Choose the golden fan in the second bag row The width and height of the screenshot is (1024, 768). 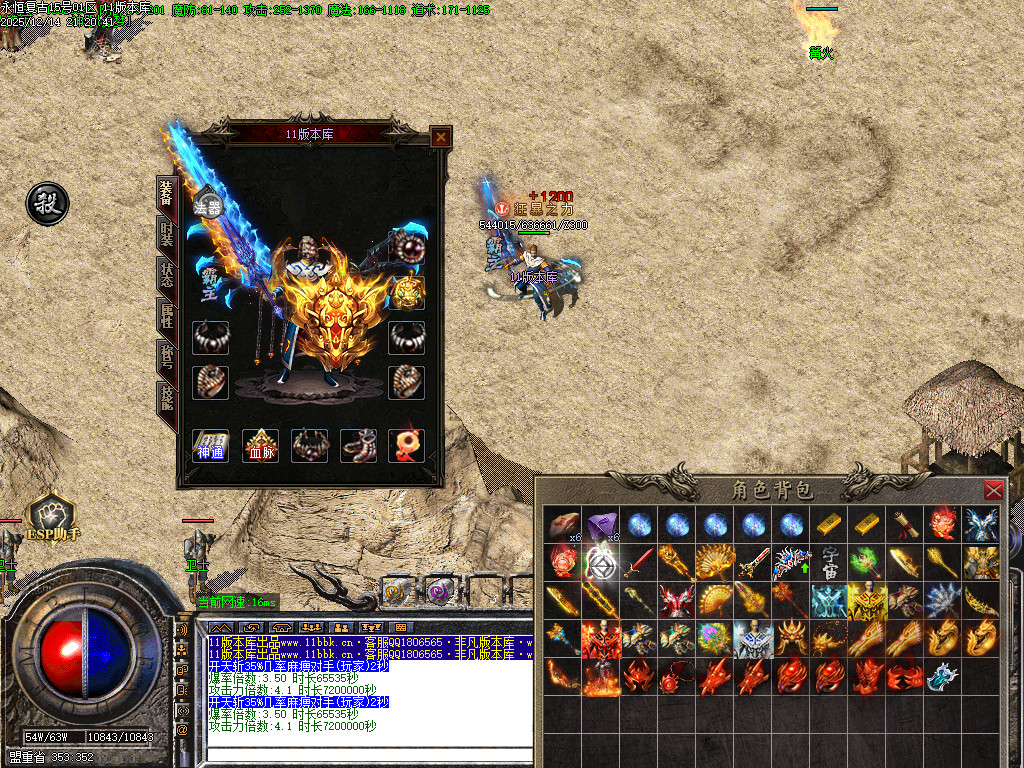715,562
